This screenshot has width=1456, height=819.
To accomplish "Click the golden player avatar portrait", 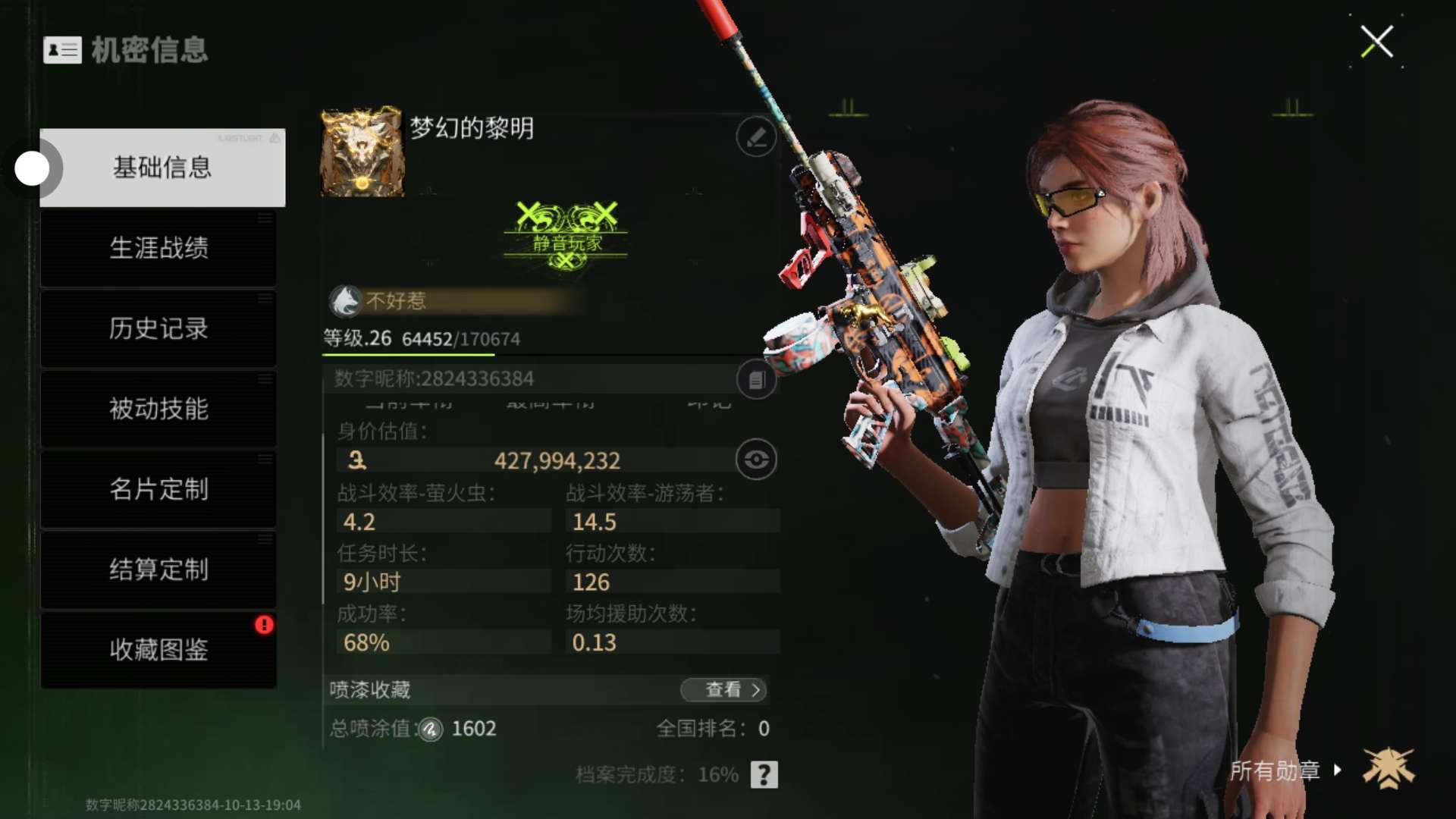I will point(362,152).
